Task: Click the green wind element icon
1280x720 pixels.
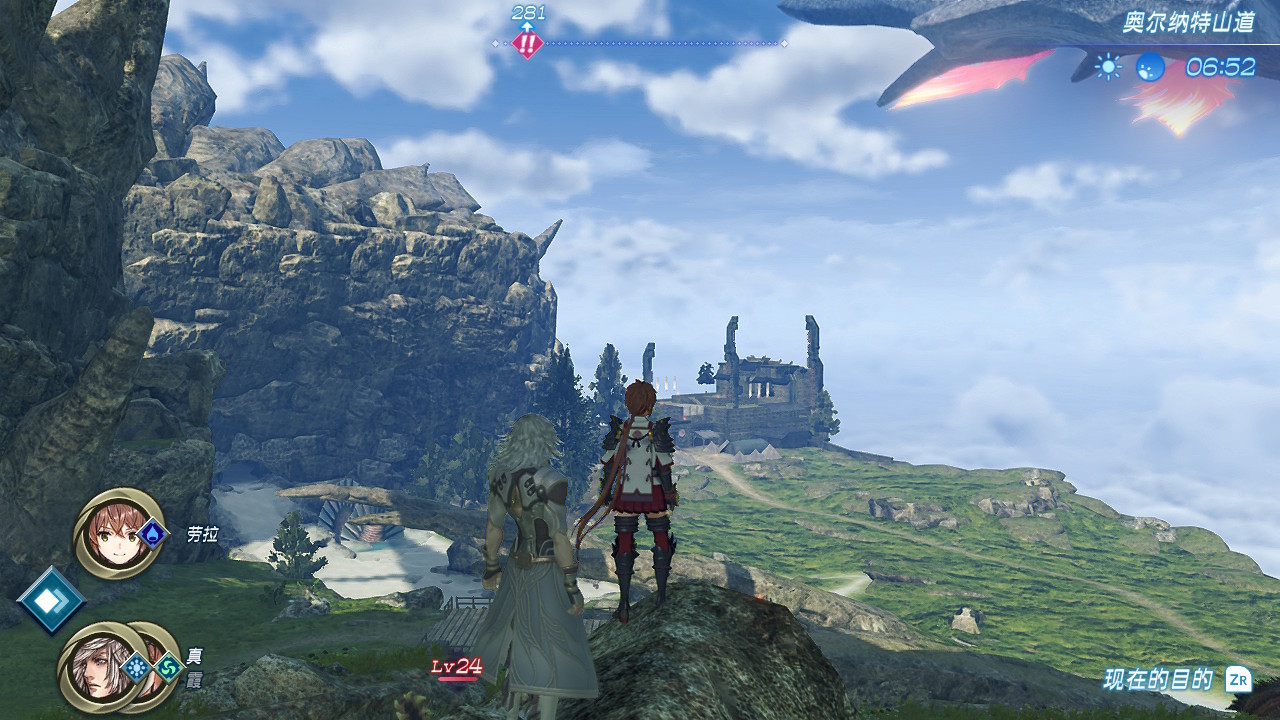Action: coord(167,667)
